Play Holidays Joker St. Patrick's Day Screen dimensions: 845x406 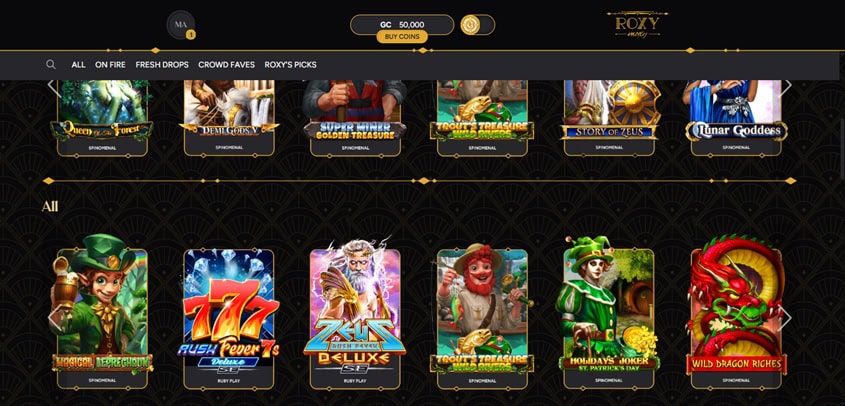point(608,310)
